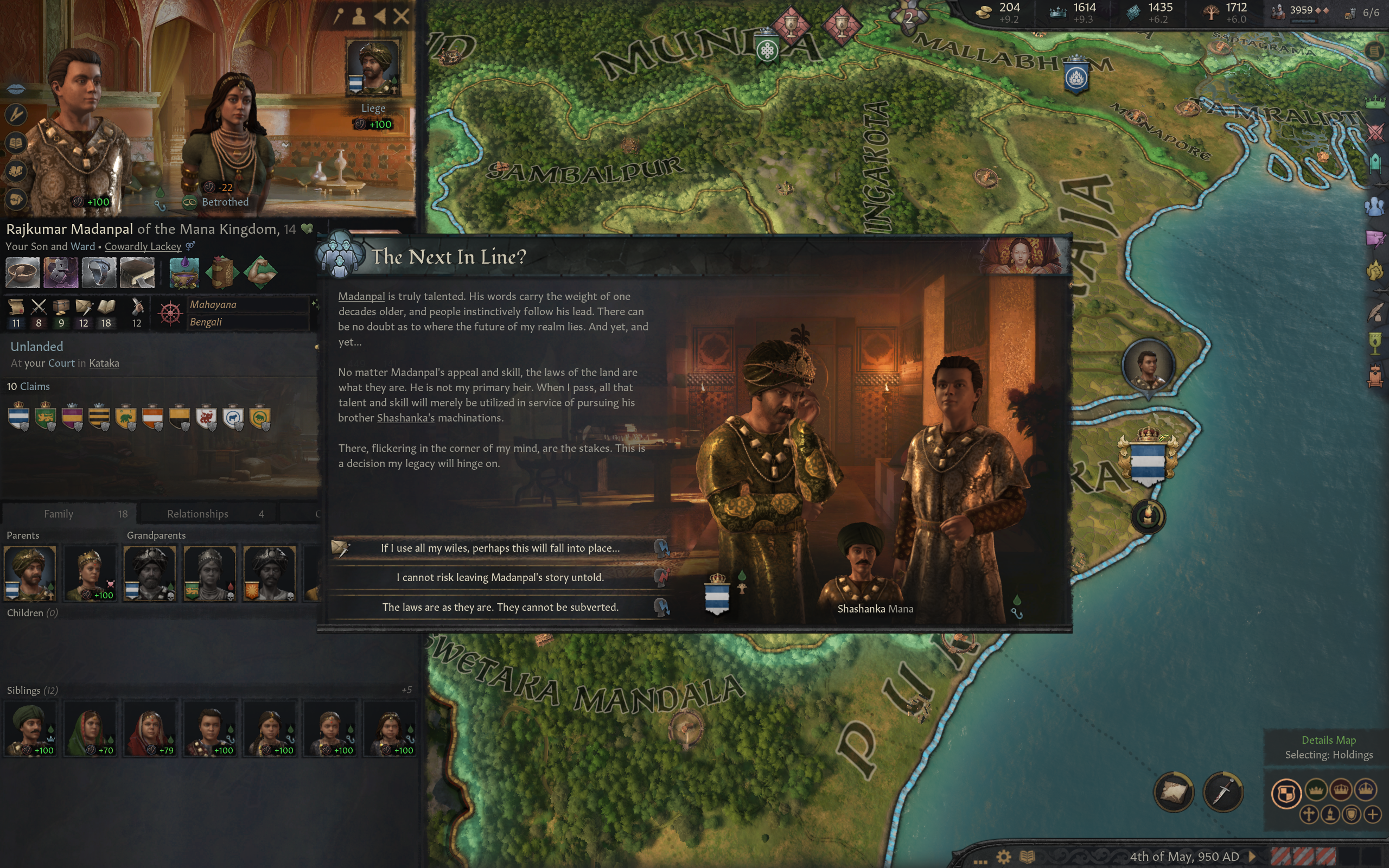Open the gold treasury counter
The width and height of the screenshot is (1389, 868).
point(999,12)
